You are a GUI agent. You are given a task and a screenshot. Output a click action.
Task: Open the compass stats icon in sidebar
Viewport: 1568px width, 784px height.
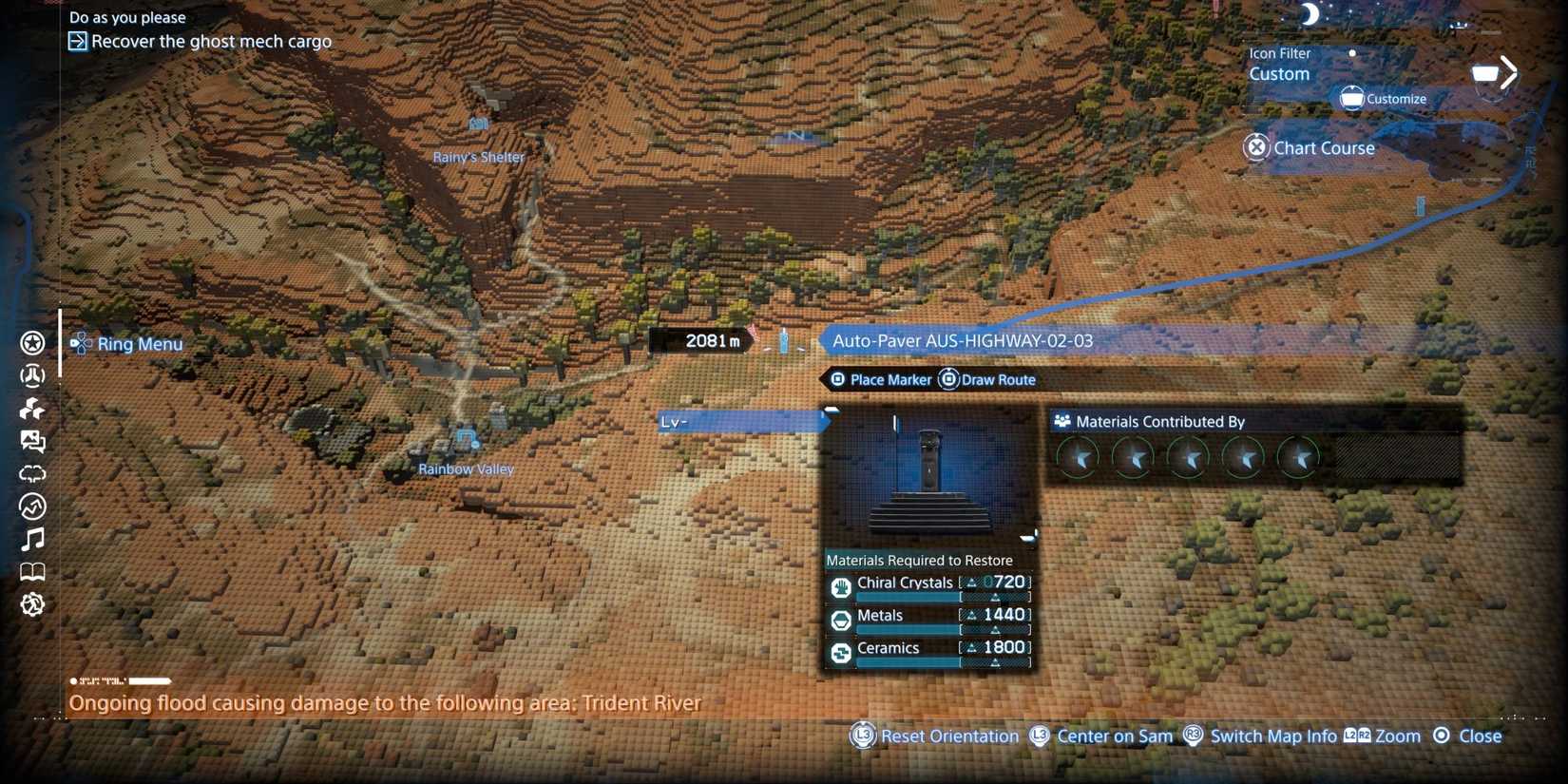(32, 507)
